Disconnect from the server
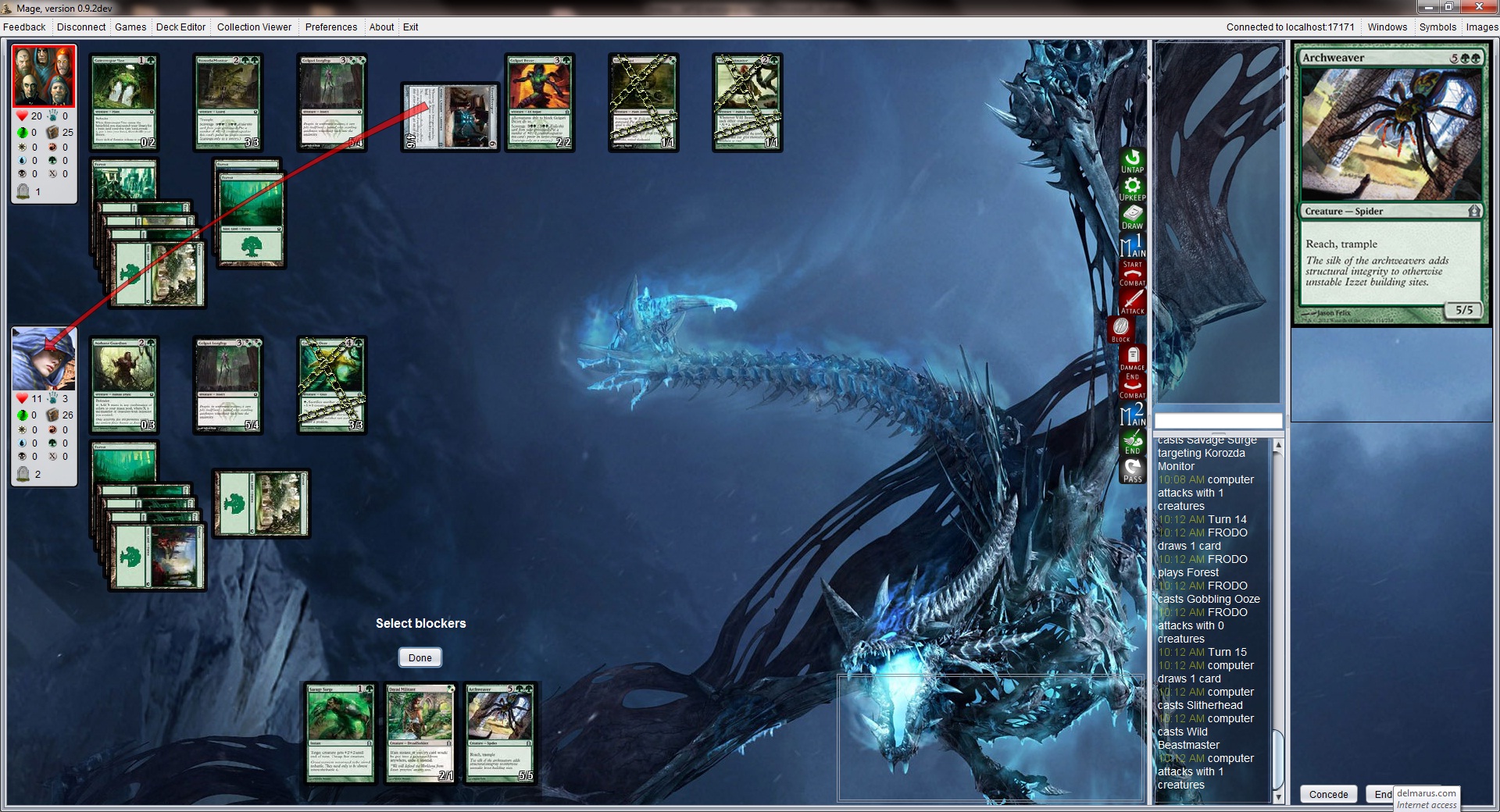This screenshot has width=1500, height=812. click(81, 27)
